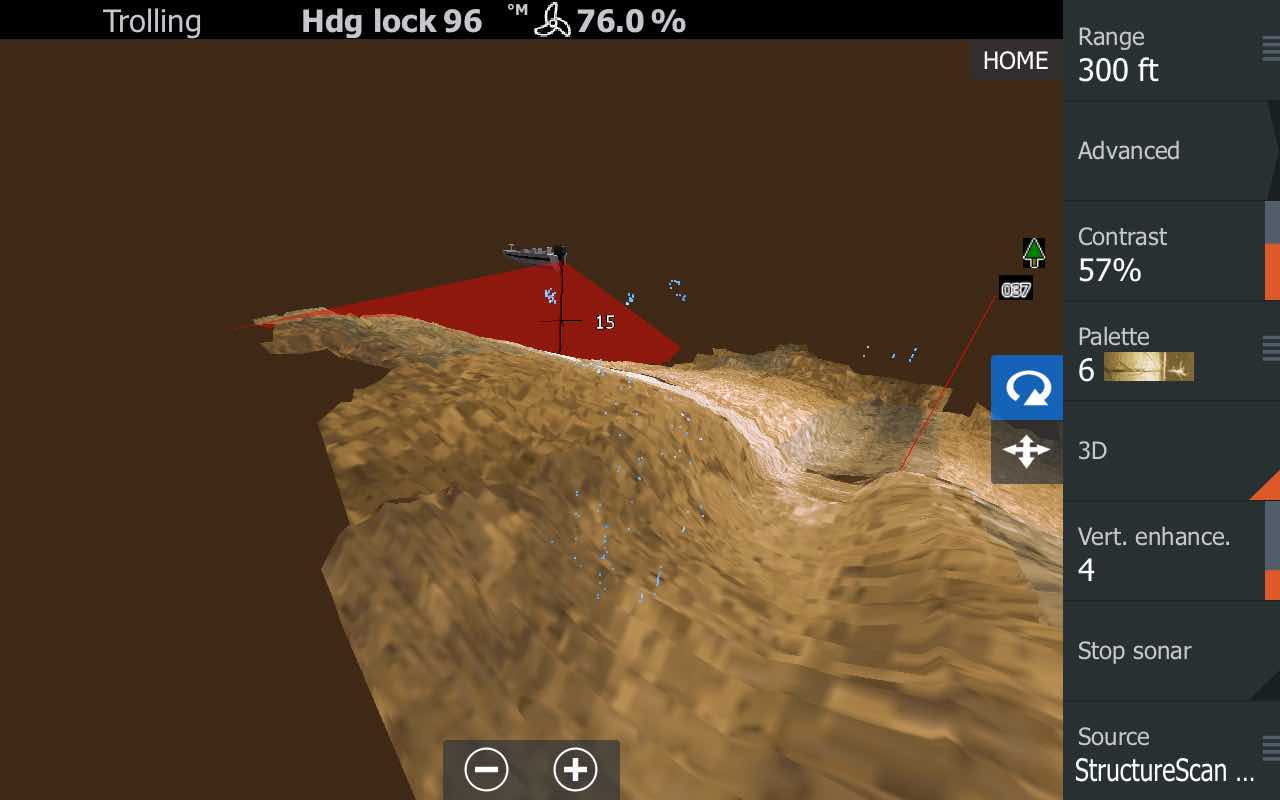Click the green tree waypoint icon
1280x800 pixels.
point(1033,252)
